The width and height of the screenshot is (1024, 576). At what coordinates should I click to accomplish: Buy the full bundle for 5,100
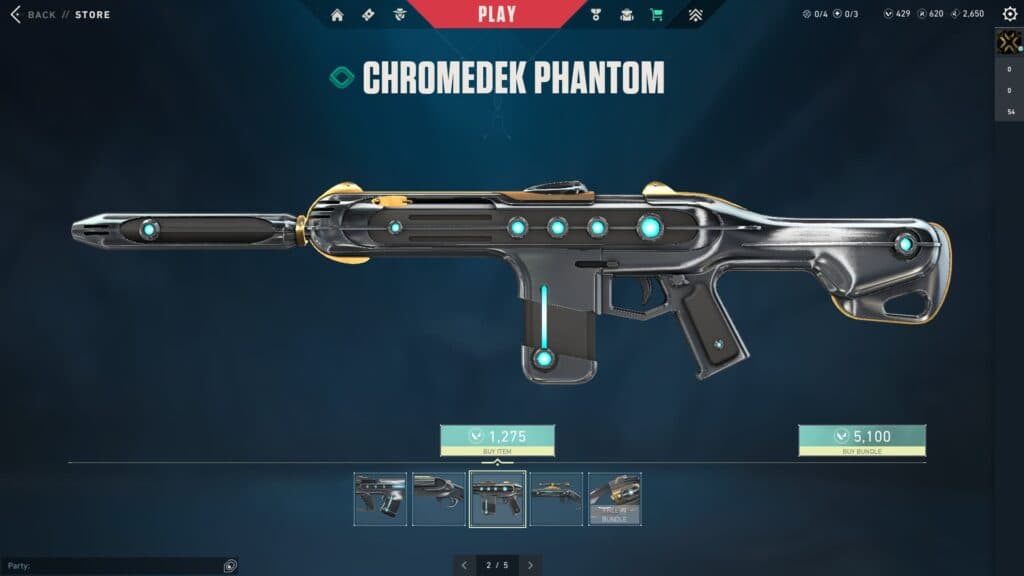coord(862,437)
